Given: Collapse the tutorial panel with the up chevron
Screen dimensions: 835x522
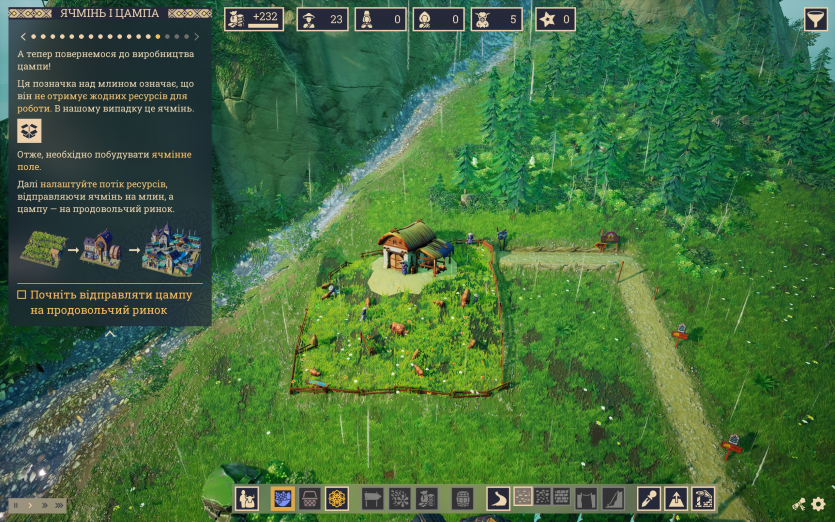Looking at the screenshot, I should tap(110, 334).
